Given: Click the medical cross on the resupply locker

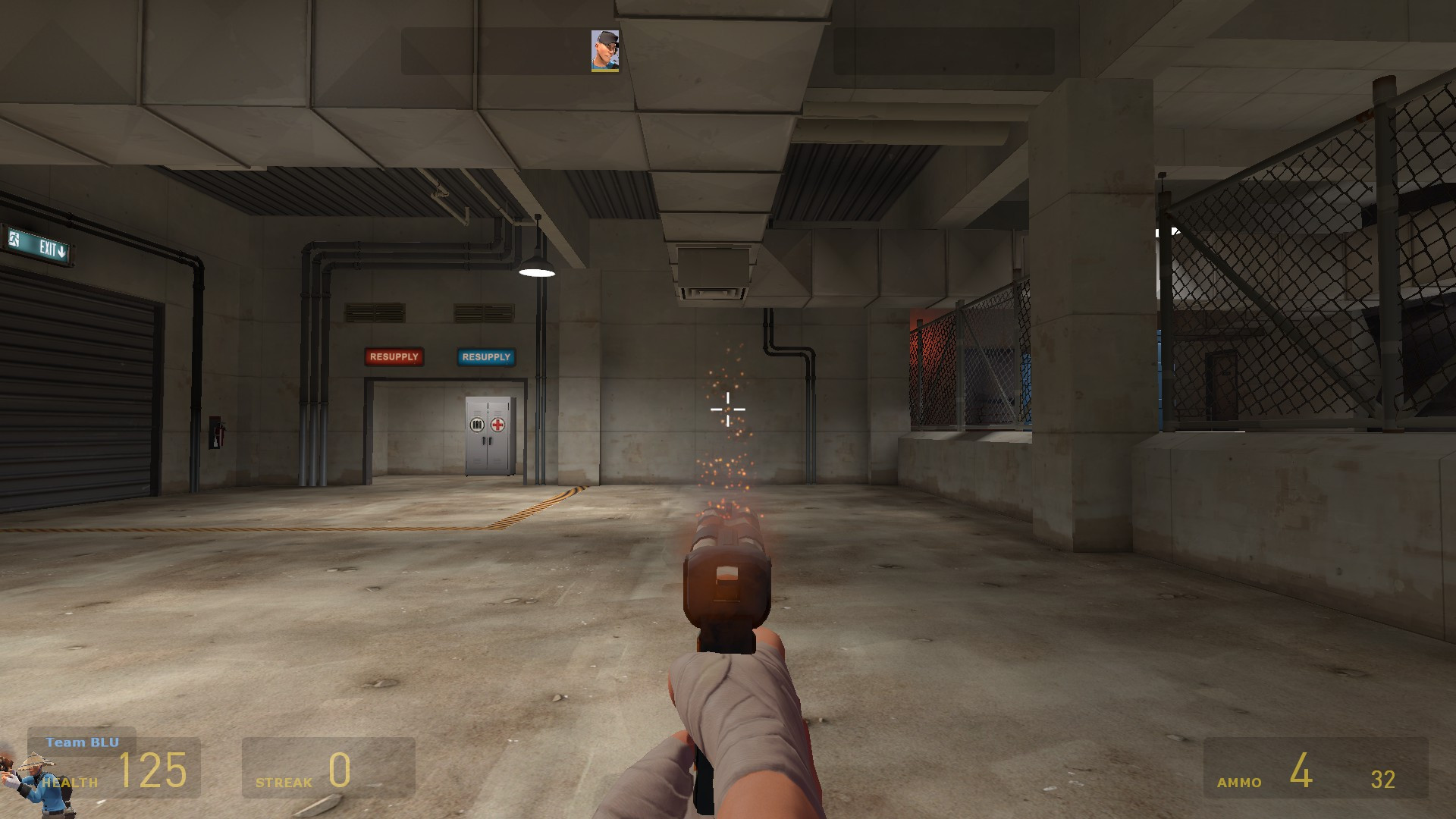Looking at the screenshot, I should tap(498, 425).
